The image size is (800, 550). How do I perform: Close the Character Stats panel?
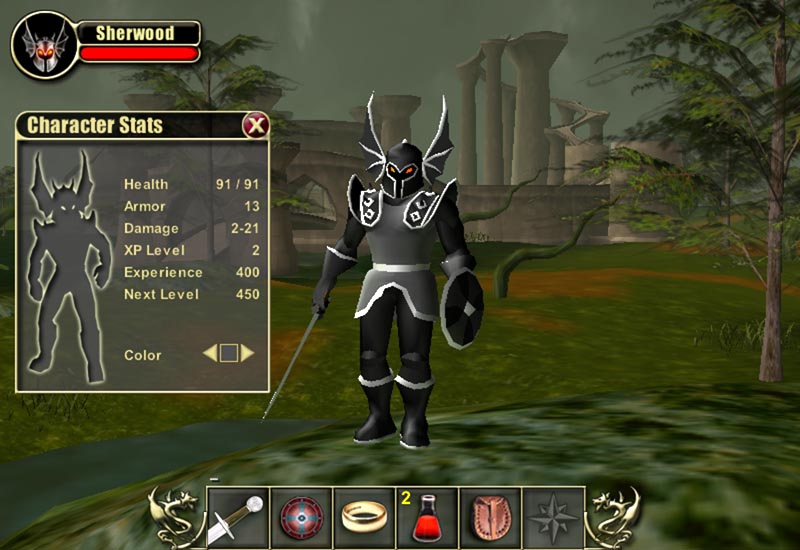(x=256, y=125)
